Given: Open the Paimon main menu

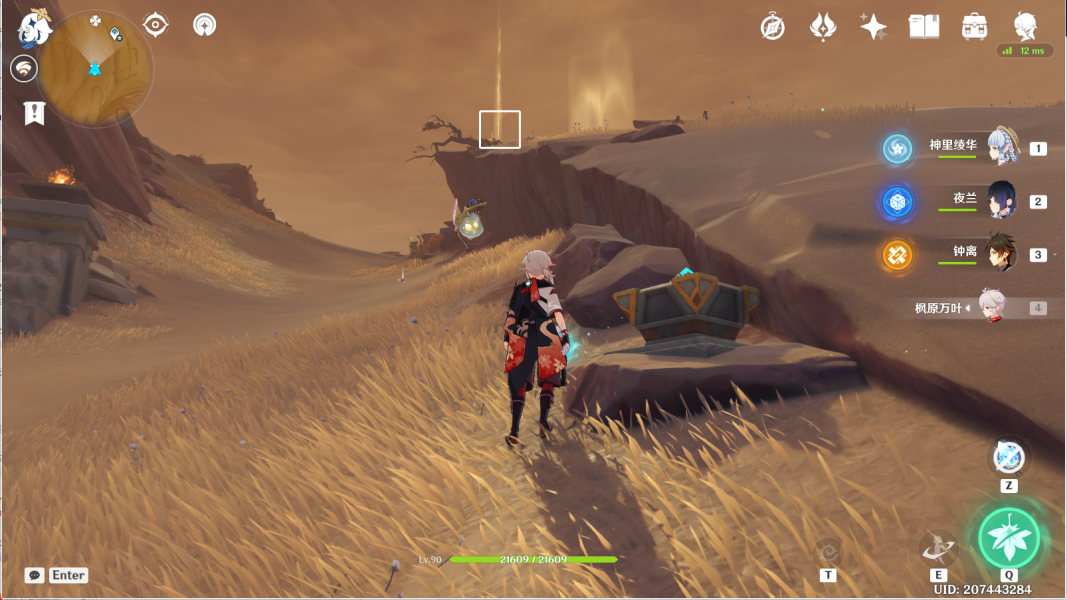Looking at the screenshot, I should pyautogui.click(x=35, y=27).
